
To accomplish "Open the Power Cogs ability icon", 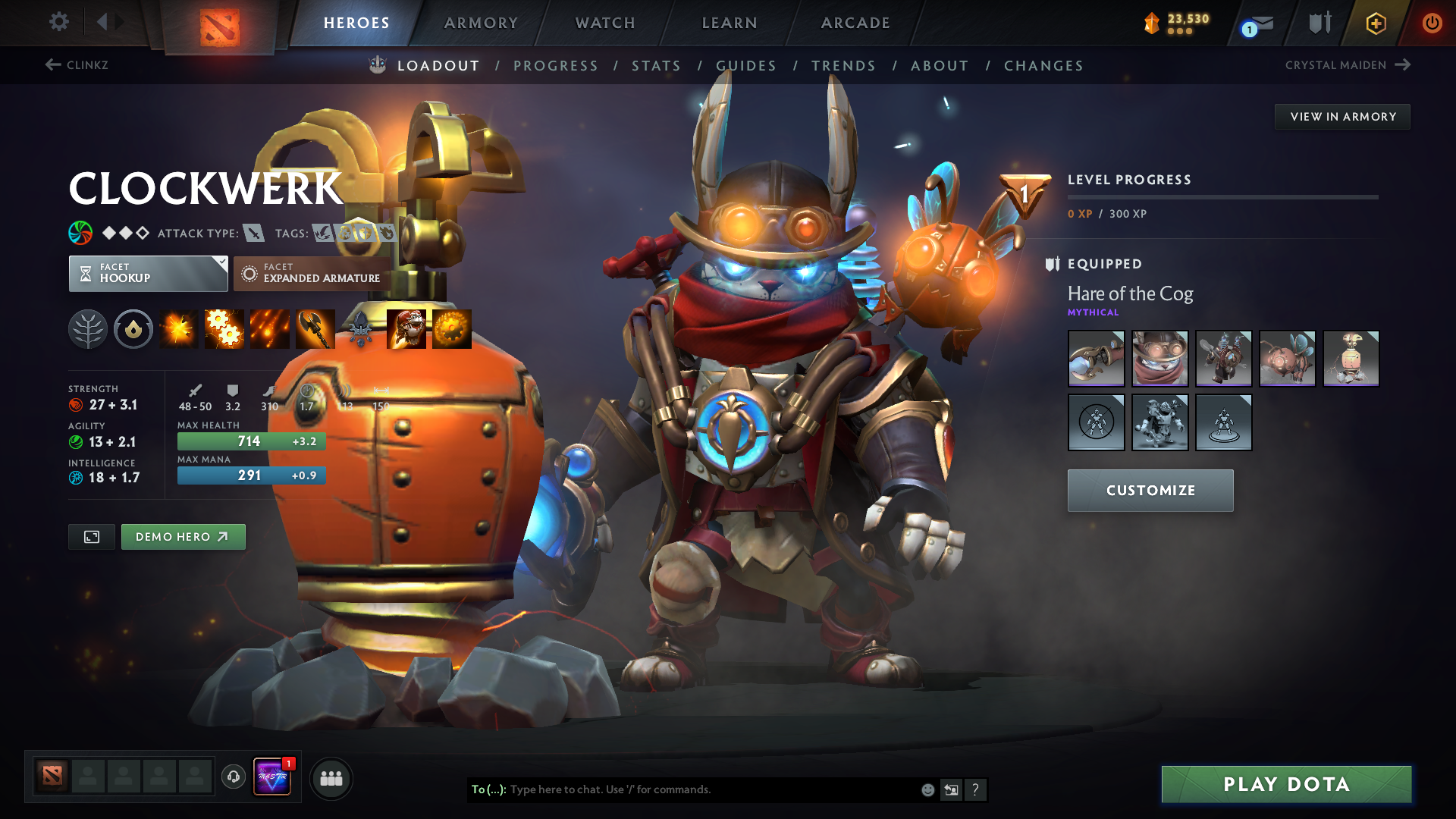I will coord(224,328).
